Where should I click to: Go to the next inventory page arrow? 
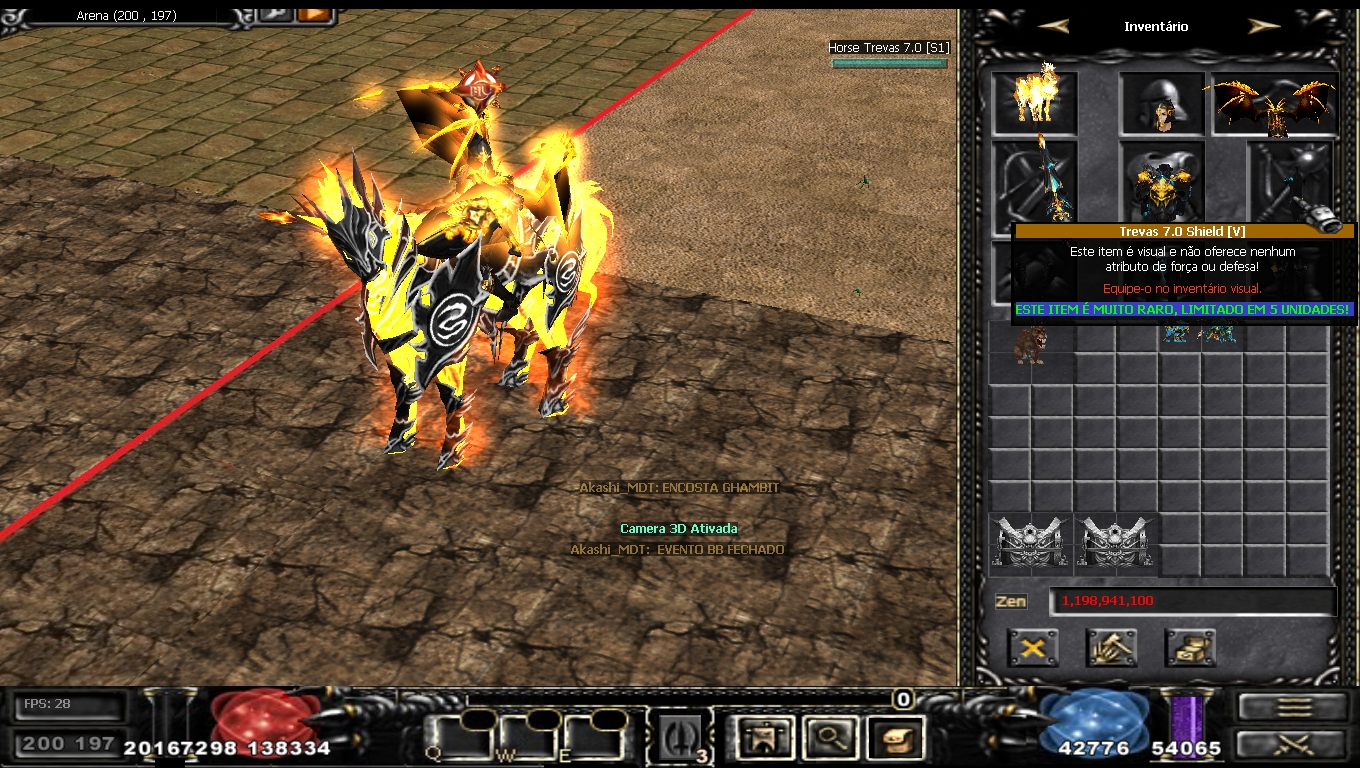pos(1264,26)
